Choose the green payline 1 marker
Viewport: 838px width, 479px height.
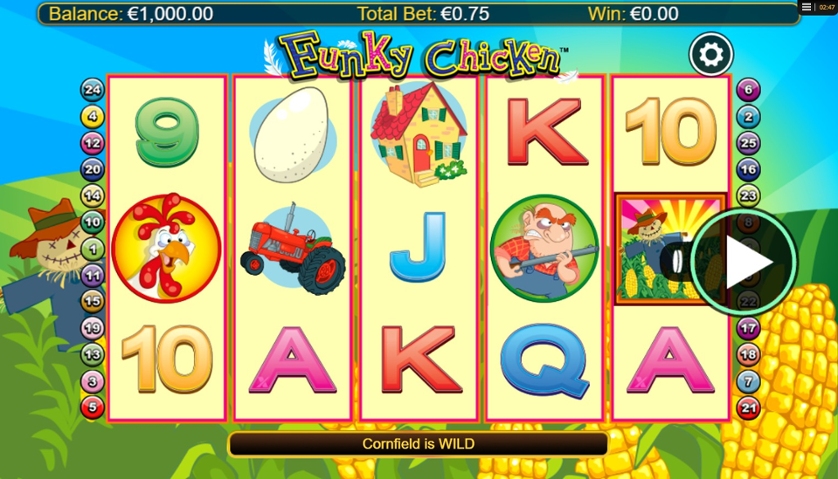pyautogui.click(x=93, y=248)
